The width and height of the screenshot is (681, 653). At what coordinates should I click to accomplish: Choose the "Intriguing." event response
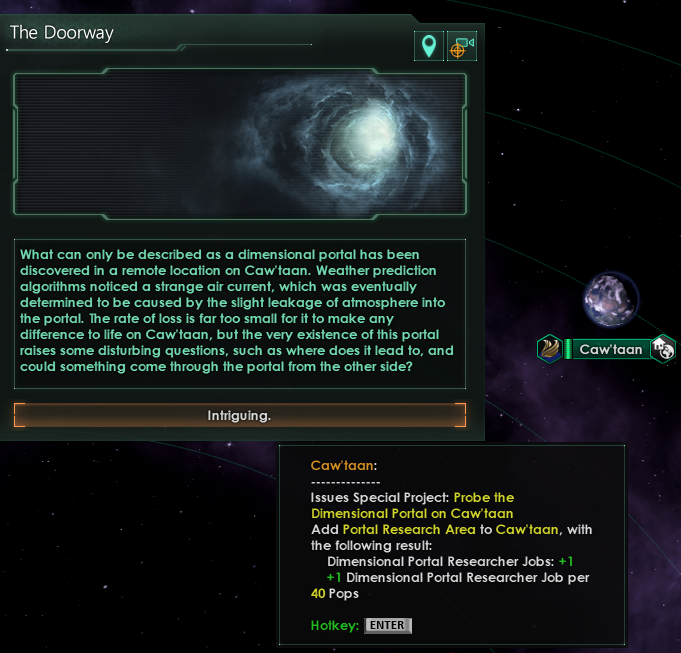[x=240, y=415]
